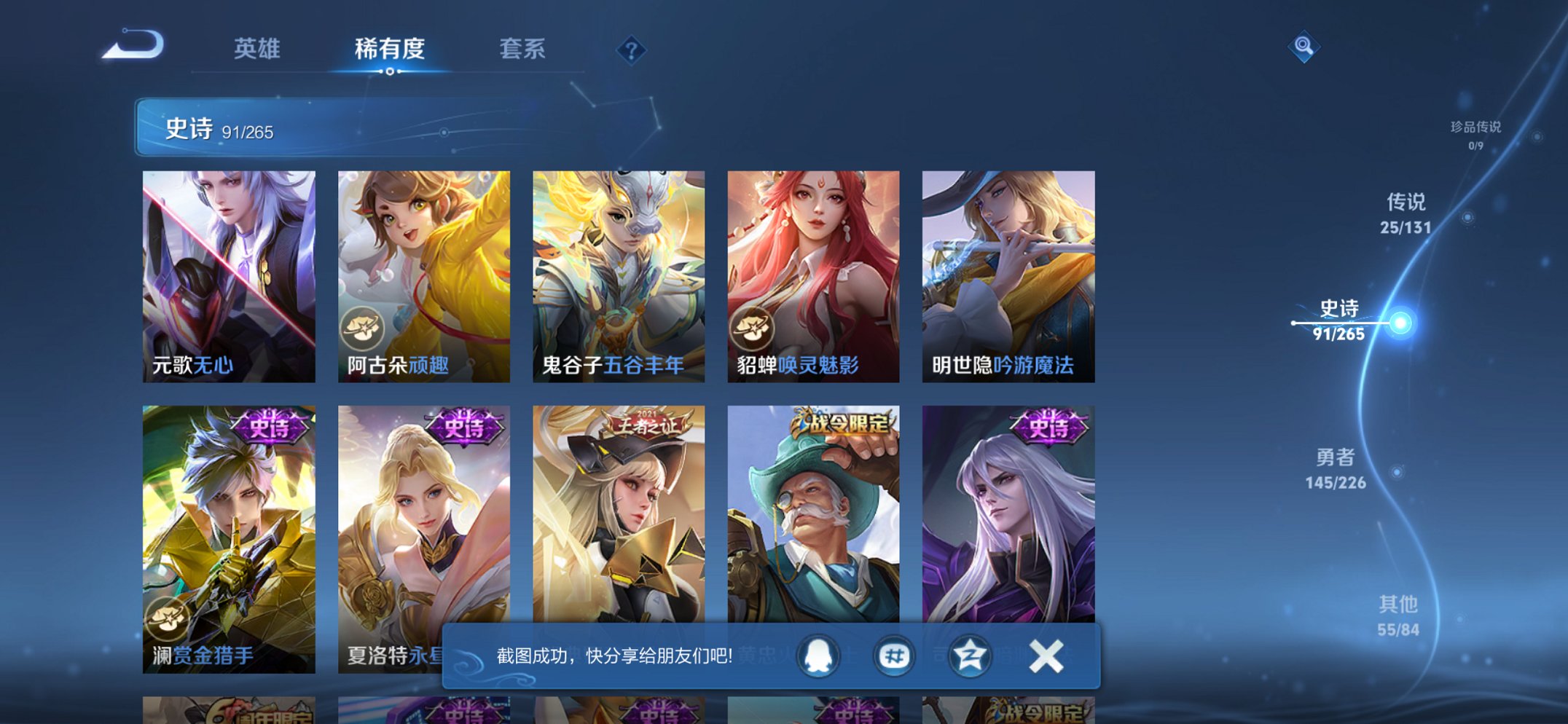
Task: Tap the question mark help icon beside tabs
Action: click(631, 50)
